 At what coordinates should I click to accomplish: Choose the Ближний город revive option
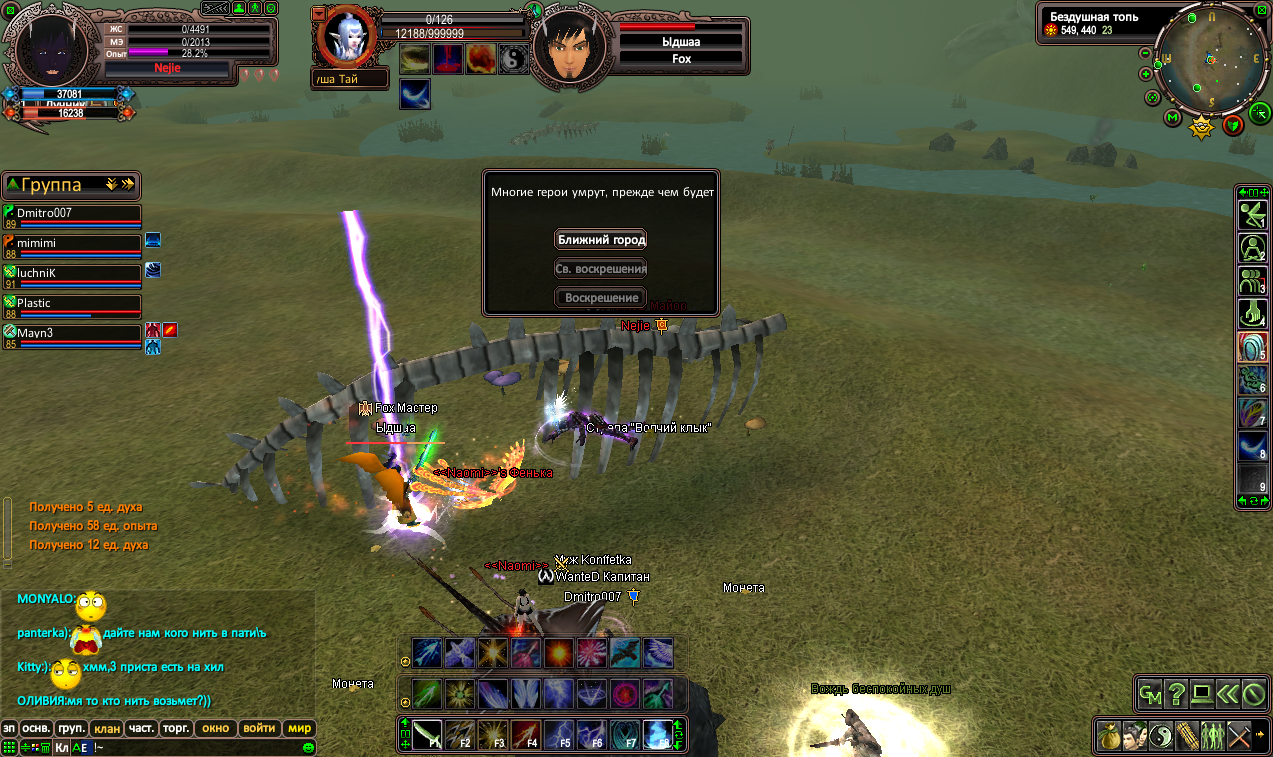(601, 240)
